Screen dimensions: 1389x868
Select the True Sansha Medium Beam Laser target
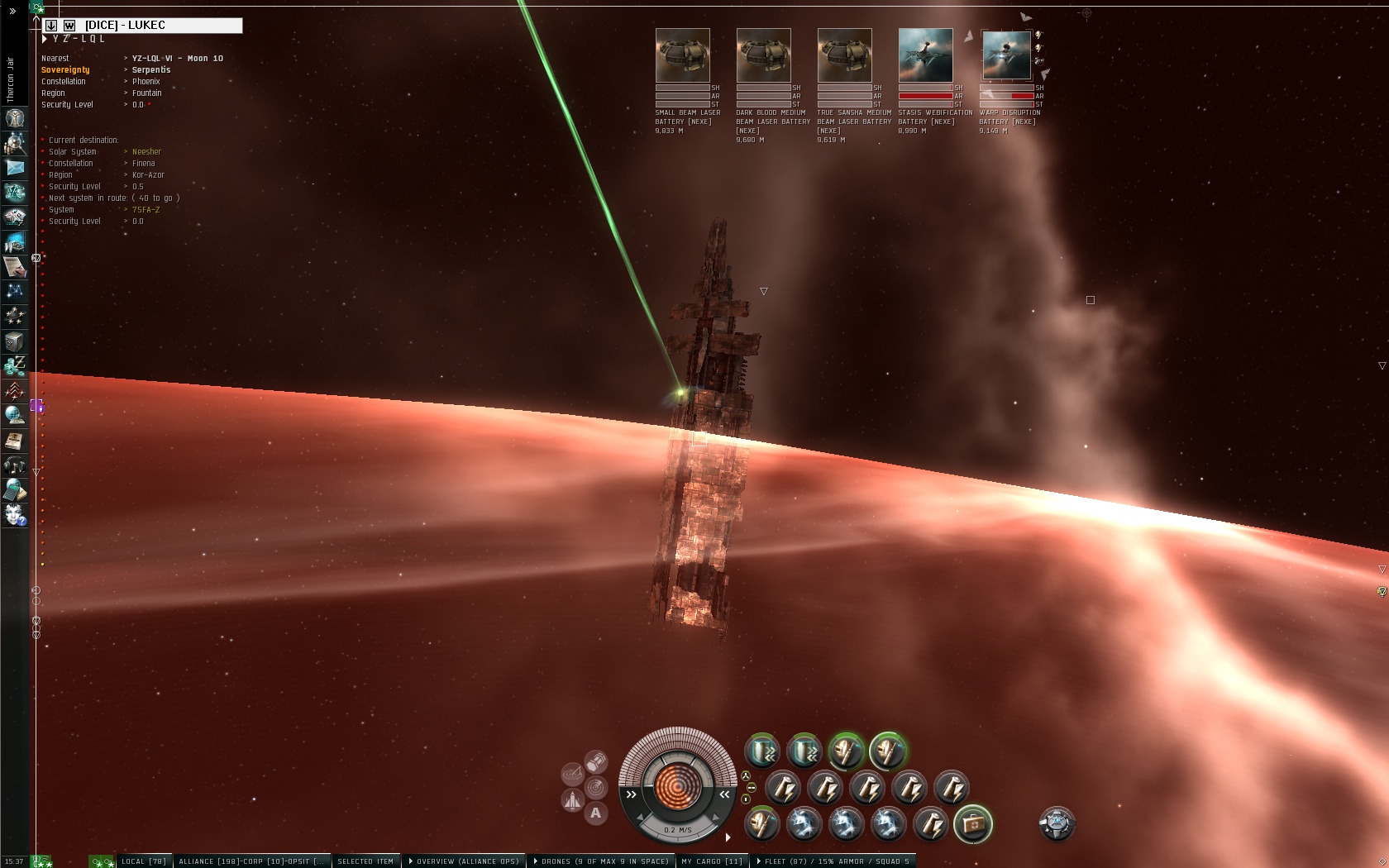(844, 55)
